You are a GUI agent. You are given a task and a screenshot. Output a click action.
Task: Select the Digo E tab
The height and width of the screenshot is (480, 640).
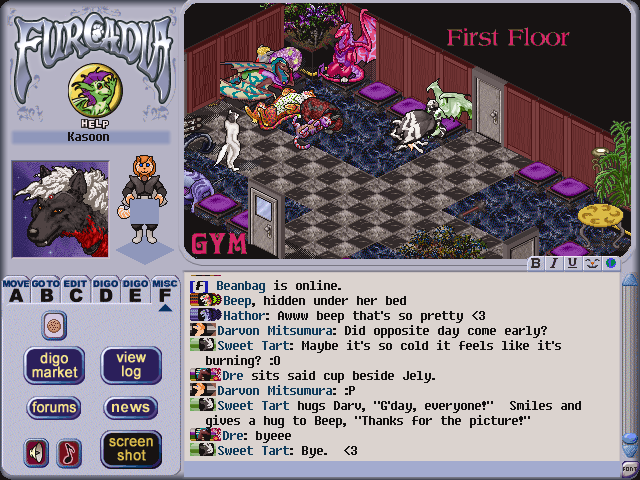pos(136,290)
